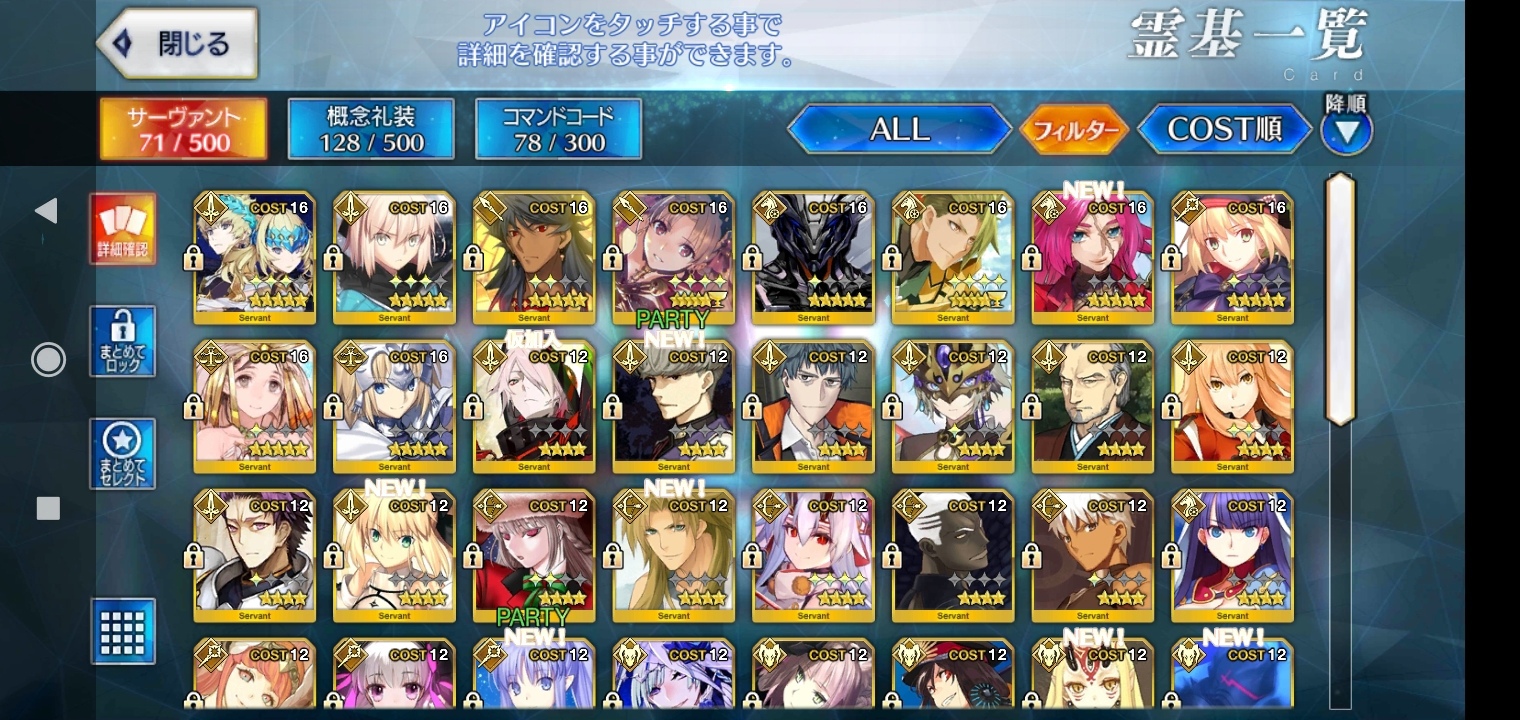Tap the まとめてセレクト bulk select button
This screenshot has height=720, width=1520.
coord(123,454)
